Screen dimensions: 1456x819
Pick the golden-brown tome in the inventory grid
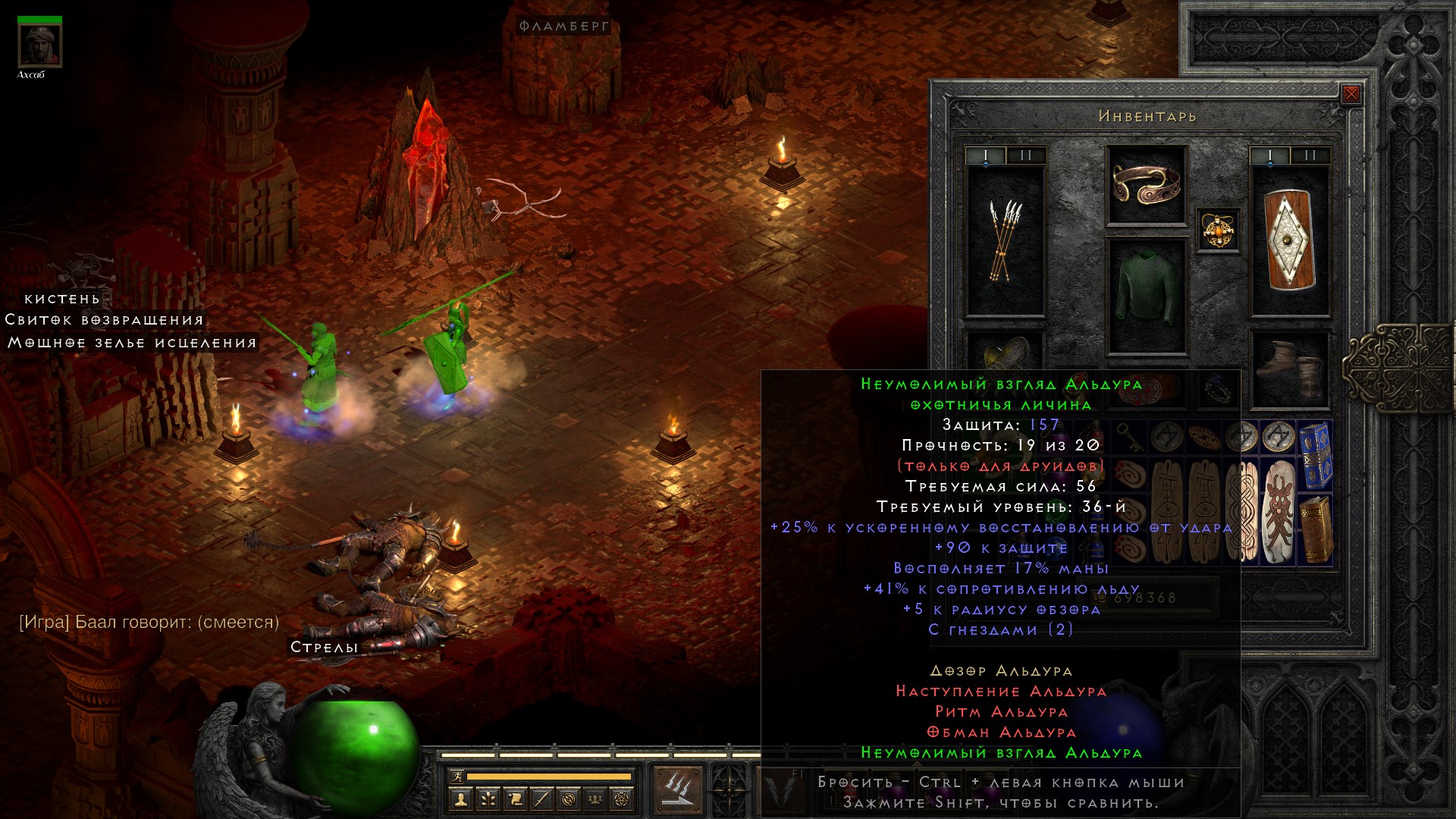click(x=1316, y=529)
